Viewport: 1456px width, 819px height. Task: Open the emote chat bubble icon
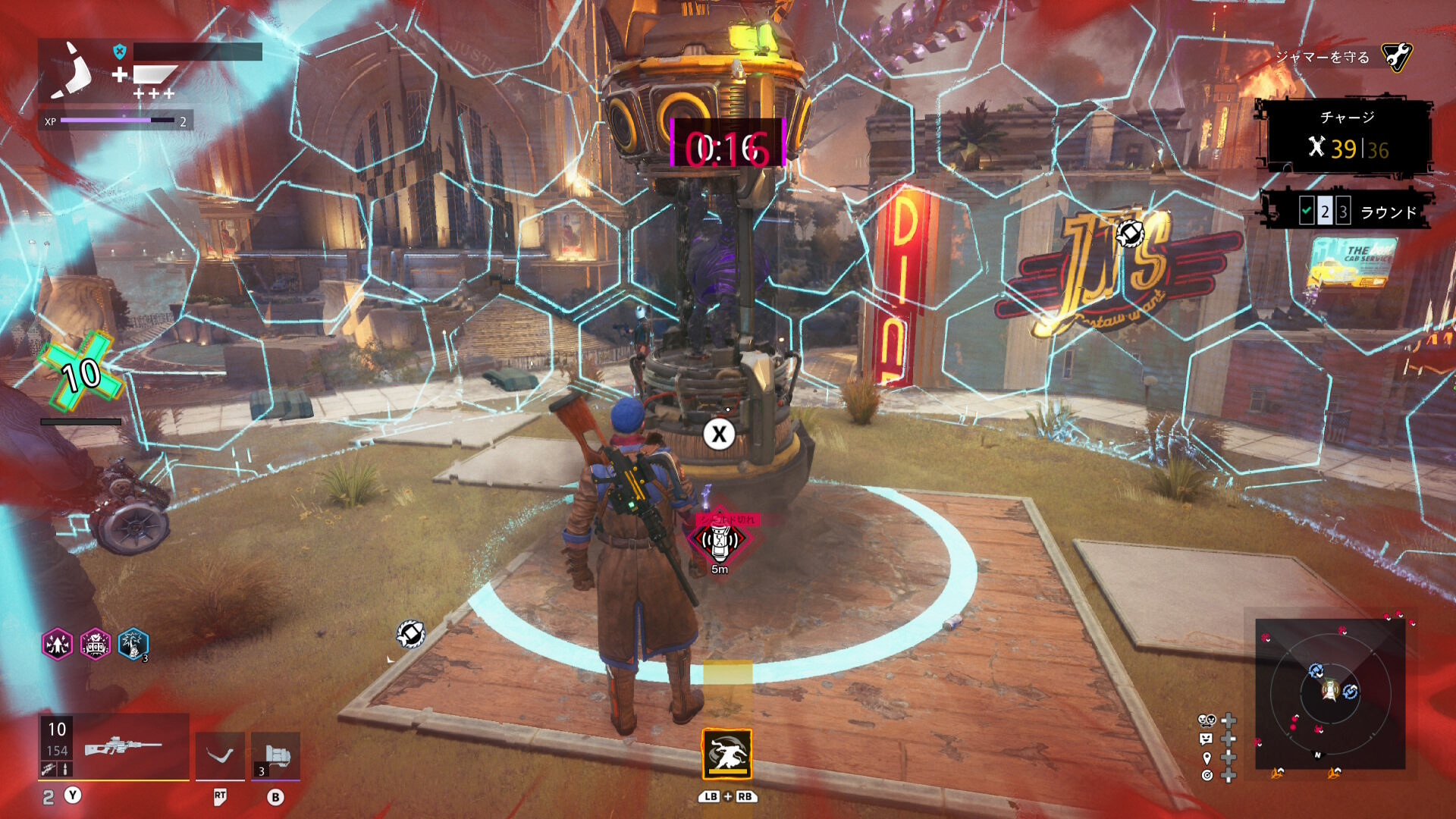tap(1207, 739)
